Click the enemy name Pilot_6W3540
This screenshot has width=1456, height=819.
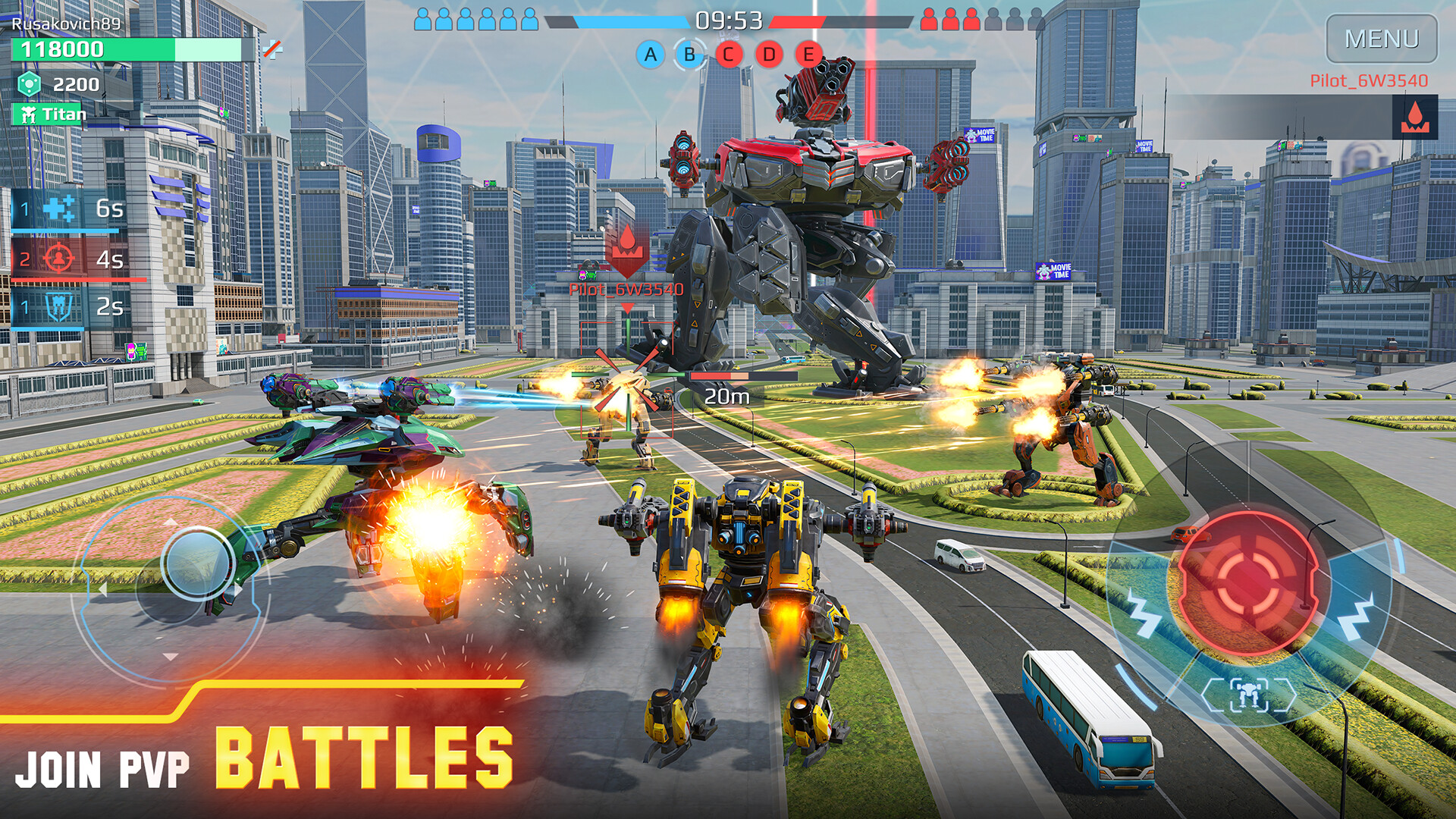tap(627, 288)
